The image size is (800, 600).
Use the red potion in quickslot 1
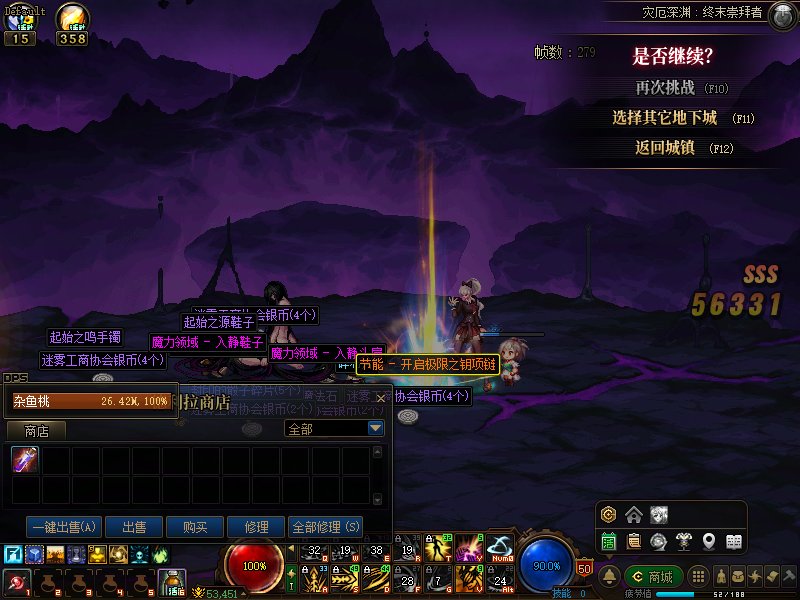pos(17,581)
